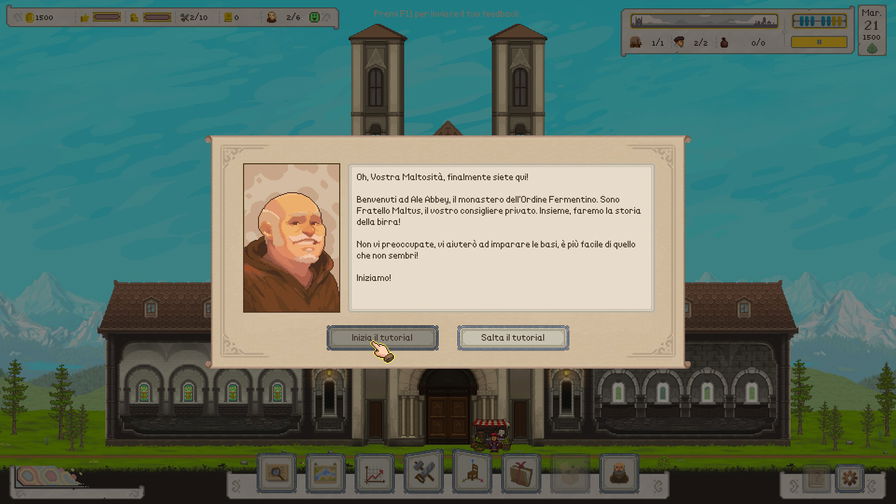The image size is (896, 504).
Task: Open the magnifying glass search tool
Action: (x=277, y=473)
